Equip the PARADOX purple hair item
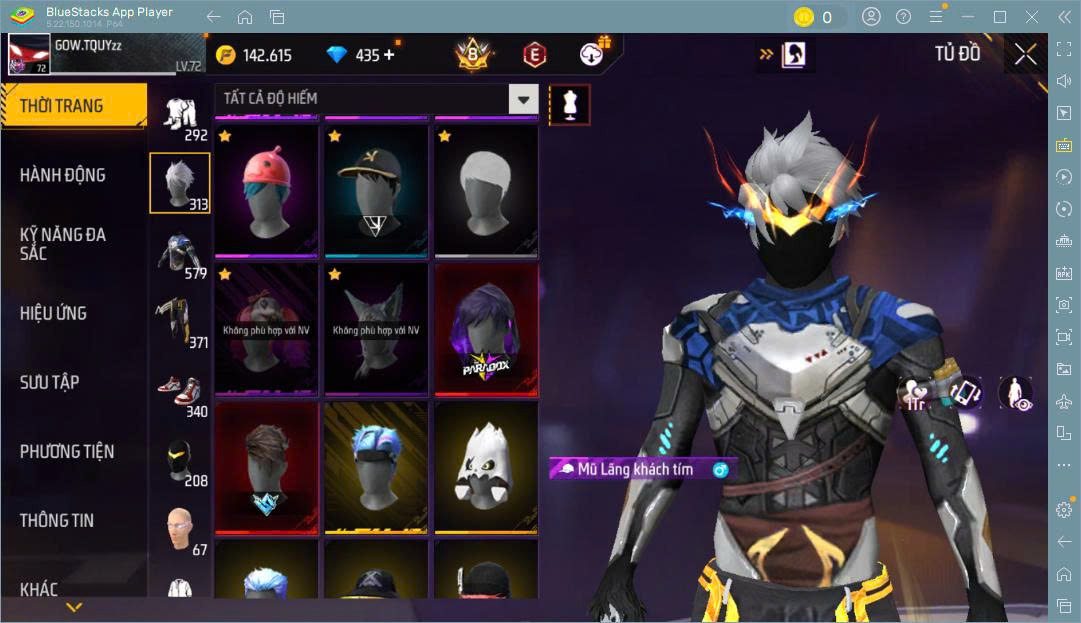The width and height of the screenshot is (1081, 623). tap(486, 329)
